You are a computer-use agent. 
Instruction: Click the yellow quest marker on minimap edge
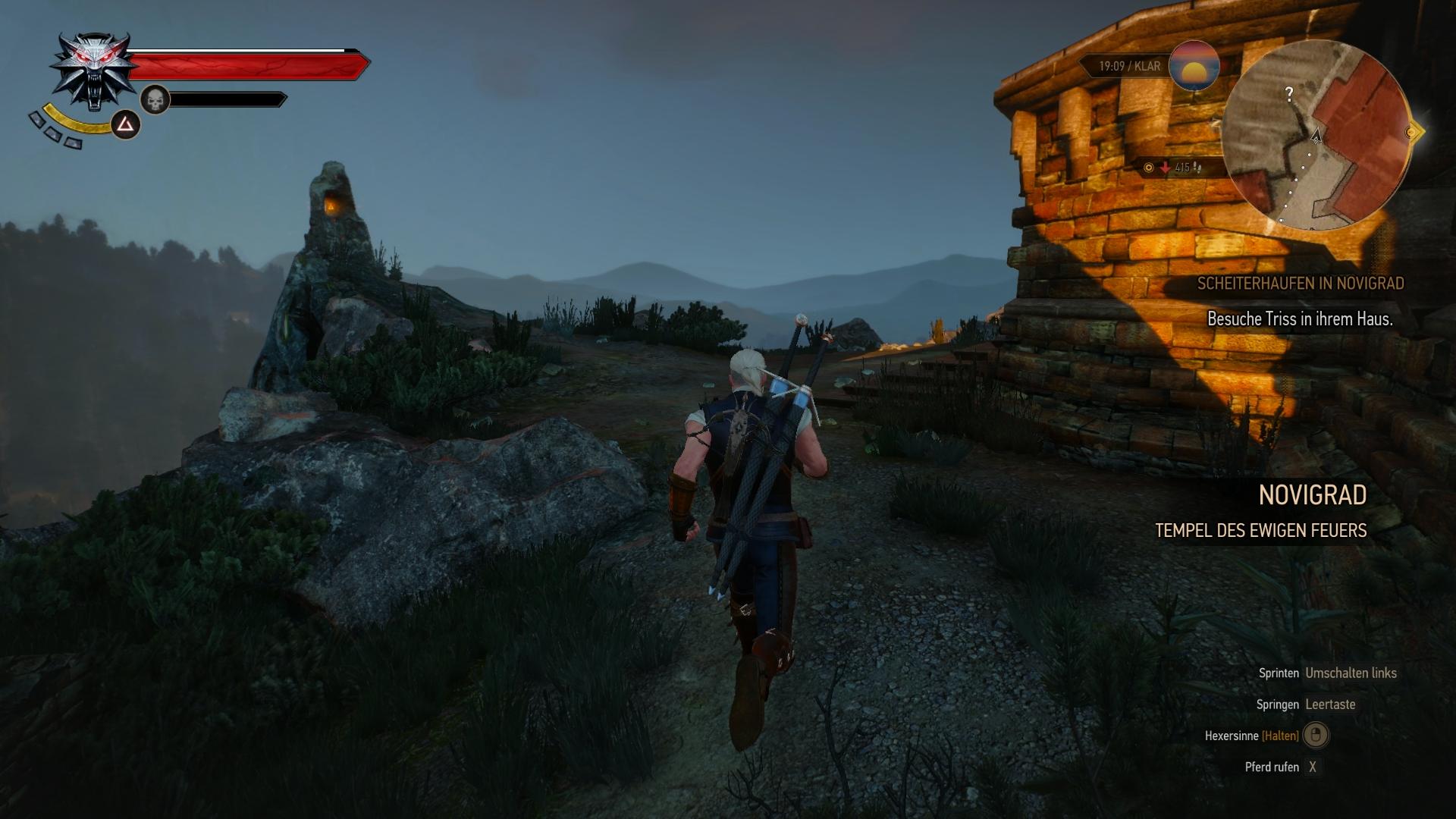[x=1412, y=132]
